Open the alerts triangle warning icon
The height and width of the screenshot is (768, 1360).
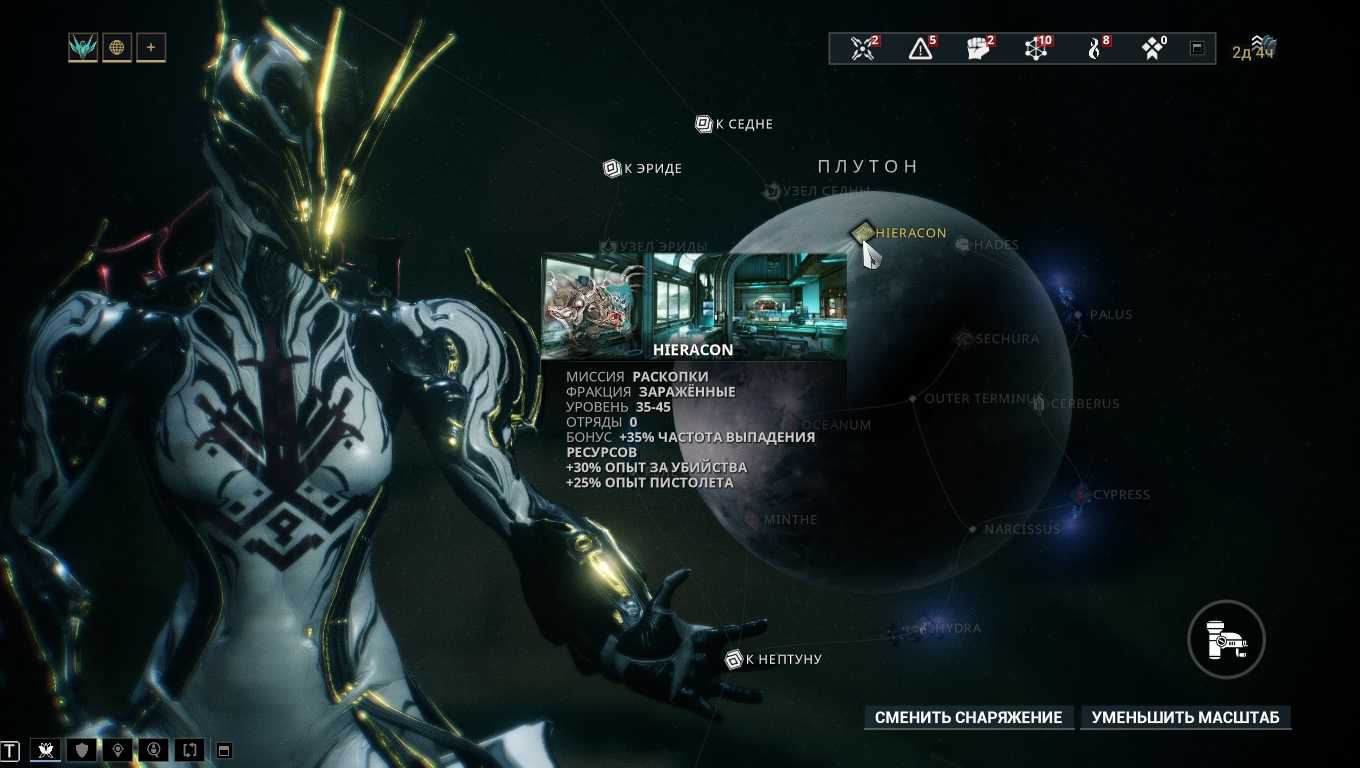[x=920, y=48]
